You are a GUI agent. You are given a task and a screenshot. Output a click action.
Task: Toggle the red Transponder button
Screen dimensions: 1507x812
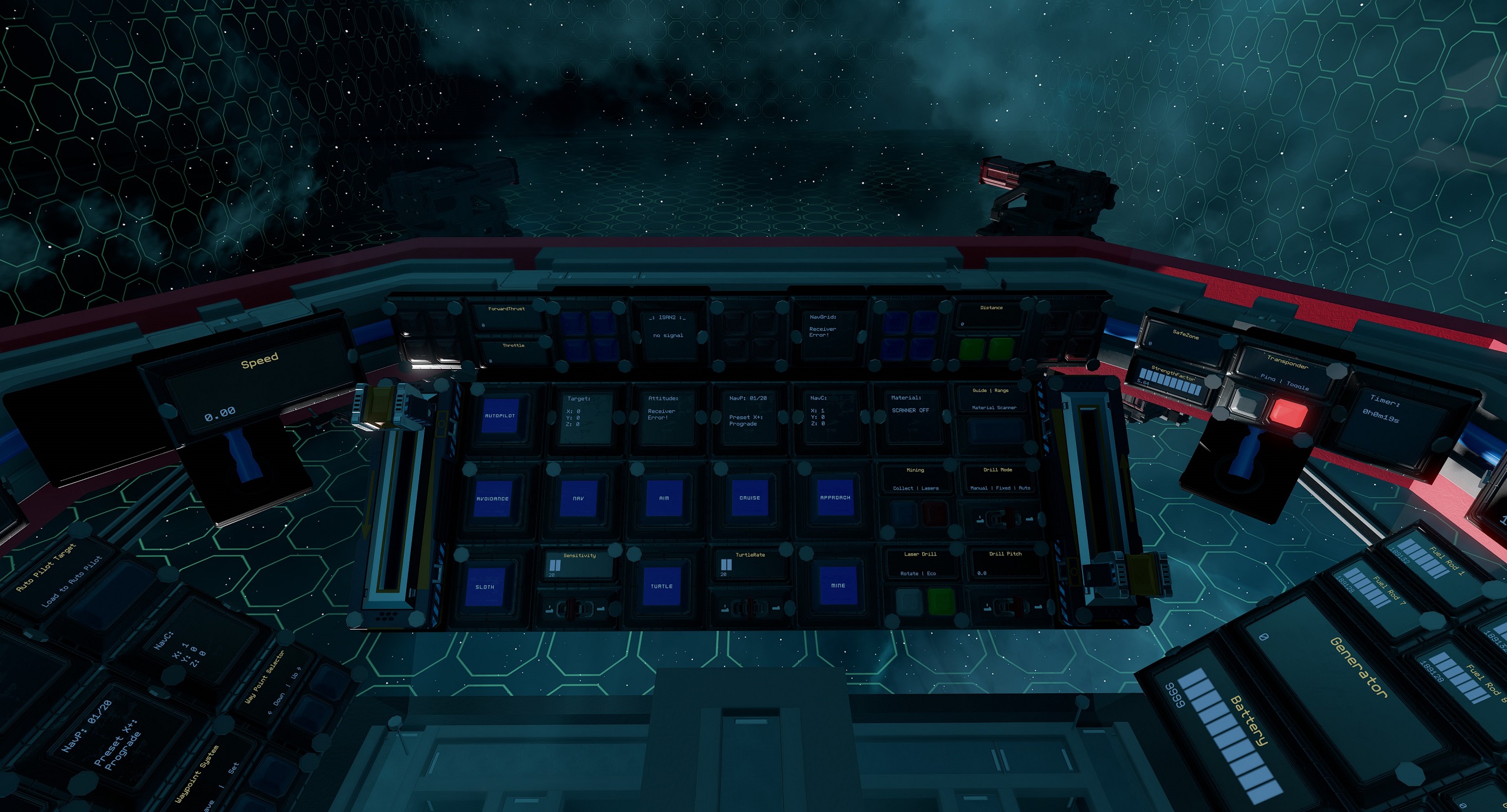pyautogui.click(x=1287, y=412)
